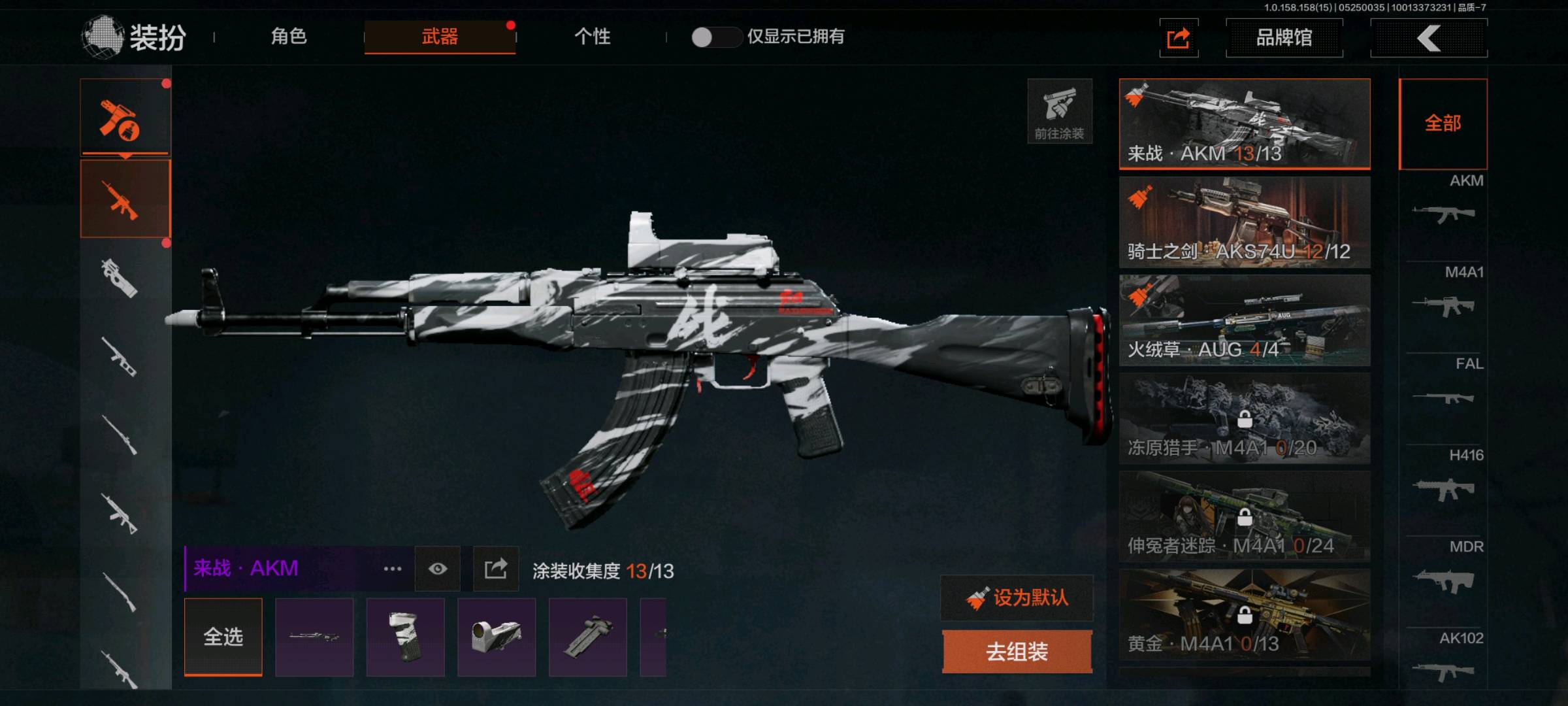Switch to the 角色 tab
Viewport: 1568px width, 706px height.
(289, 37)
